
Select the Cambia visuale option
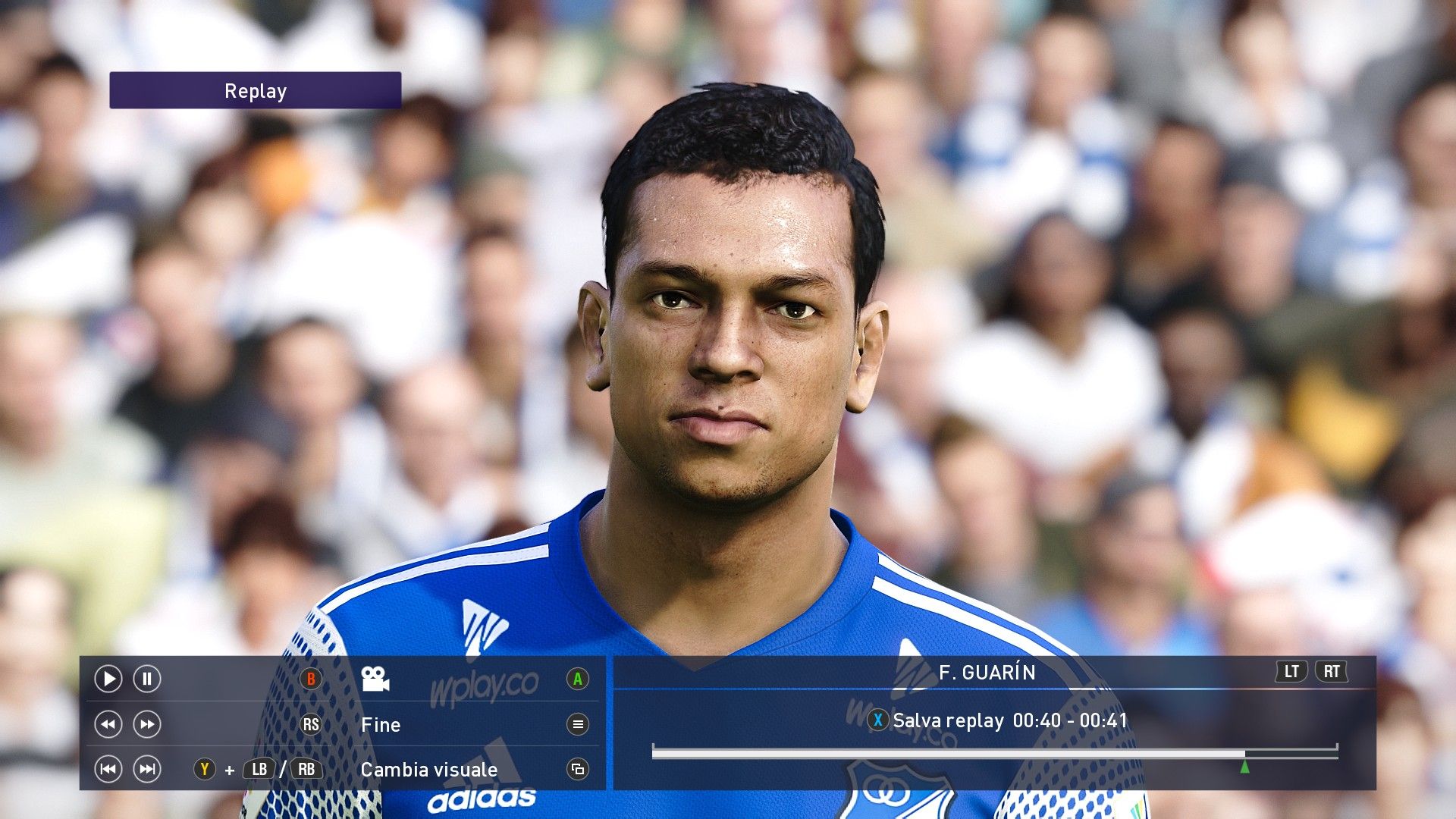point(428,770)
